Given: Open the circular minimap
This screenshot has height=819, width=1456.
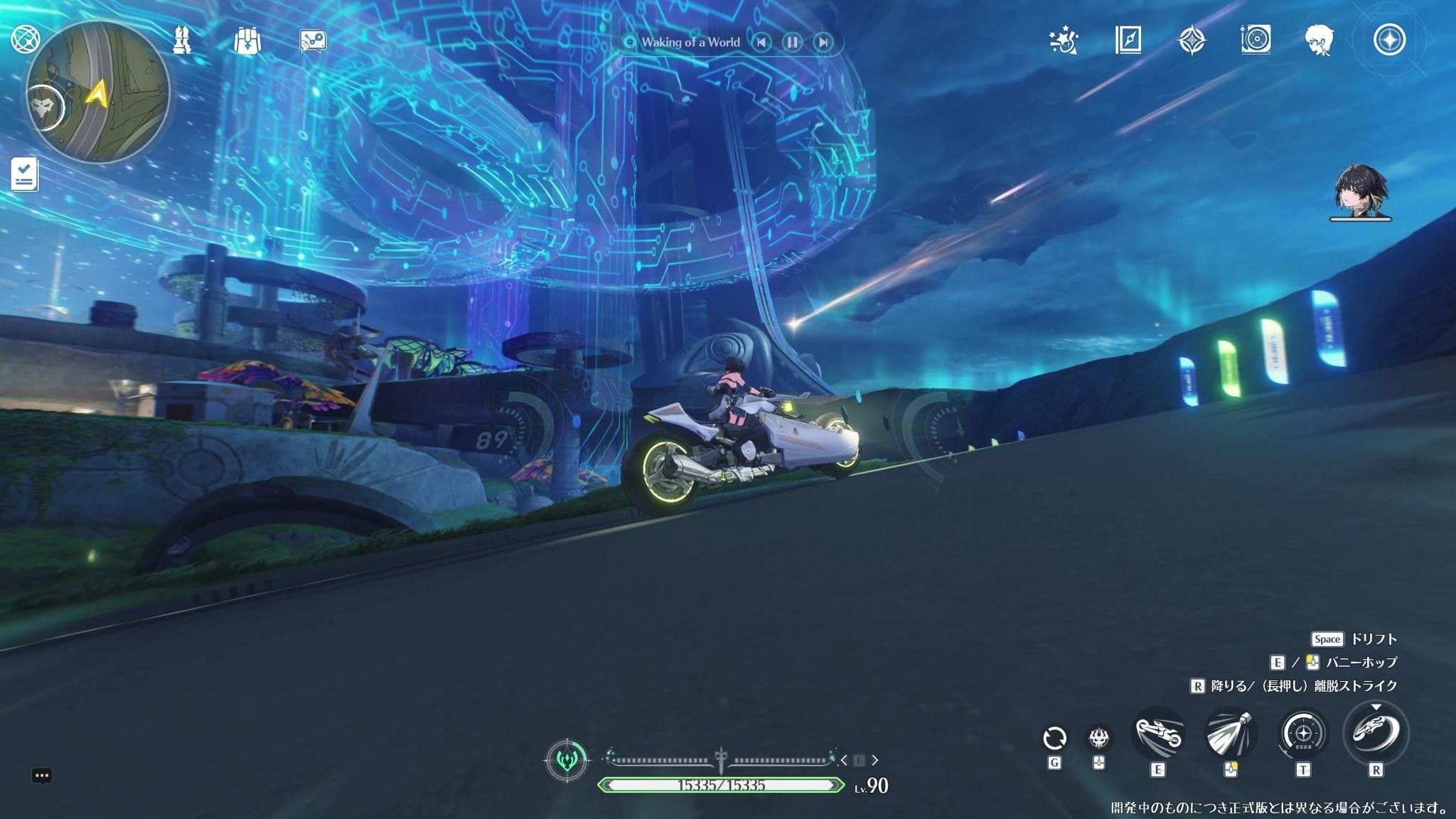Looking at the screenshot, I should click(98, 92).
